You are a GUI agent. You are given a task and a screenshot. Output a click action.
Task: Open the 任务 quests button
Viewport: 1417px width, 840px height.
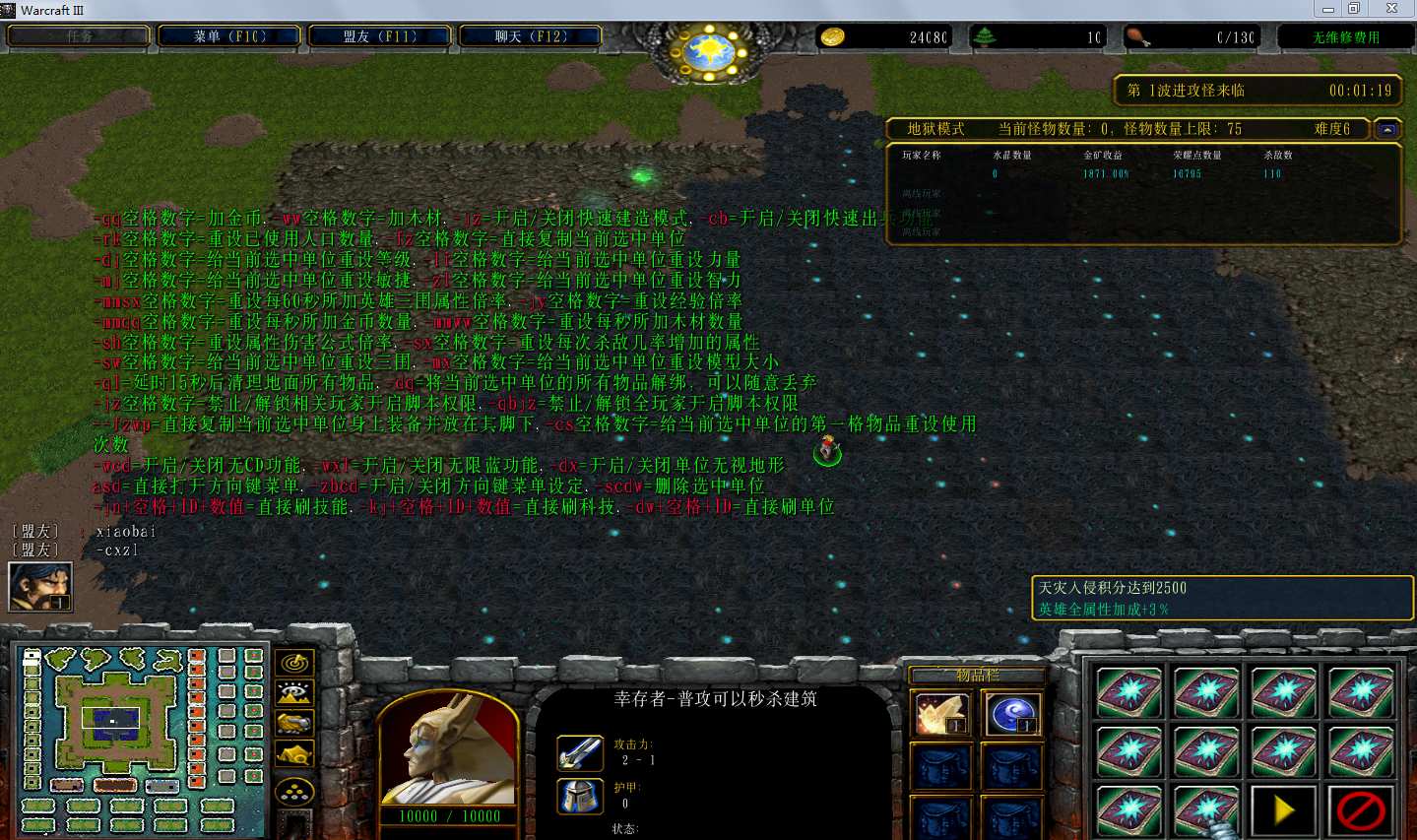[x=80, y=36]
